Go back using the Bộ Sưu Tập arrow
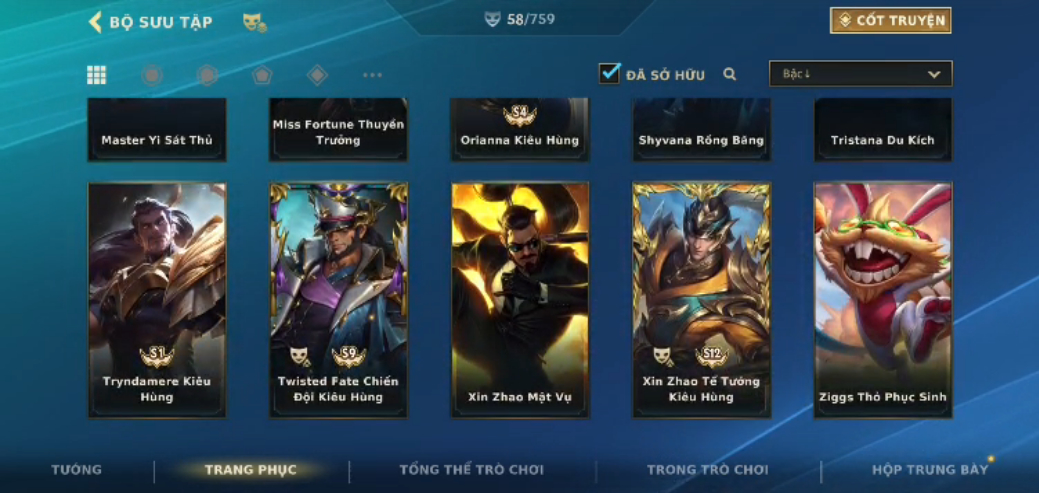Viewport: 1039px width, 493px height. 96,22
